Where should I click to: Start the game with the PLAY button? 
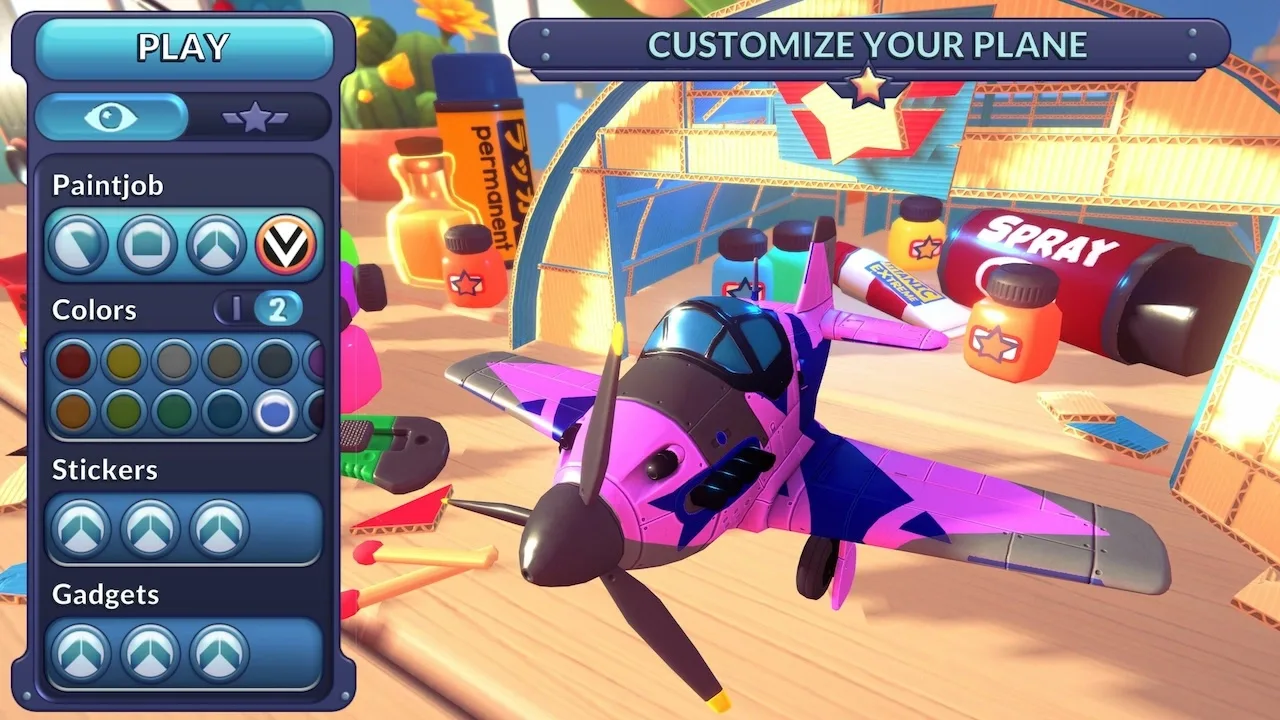tap(184, 47)
